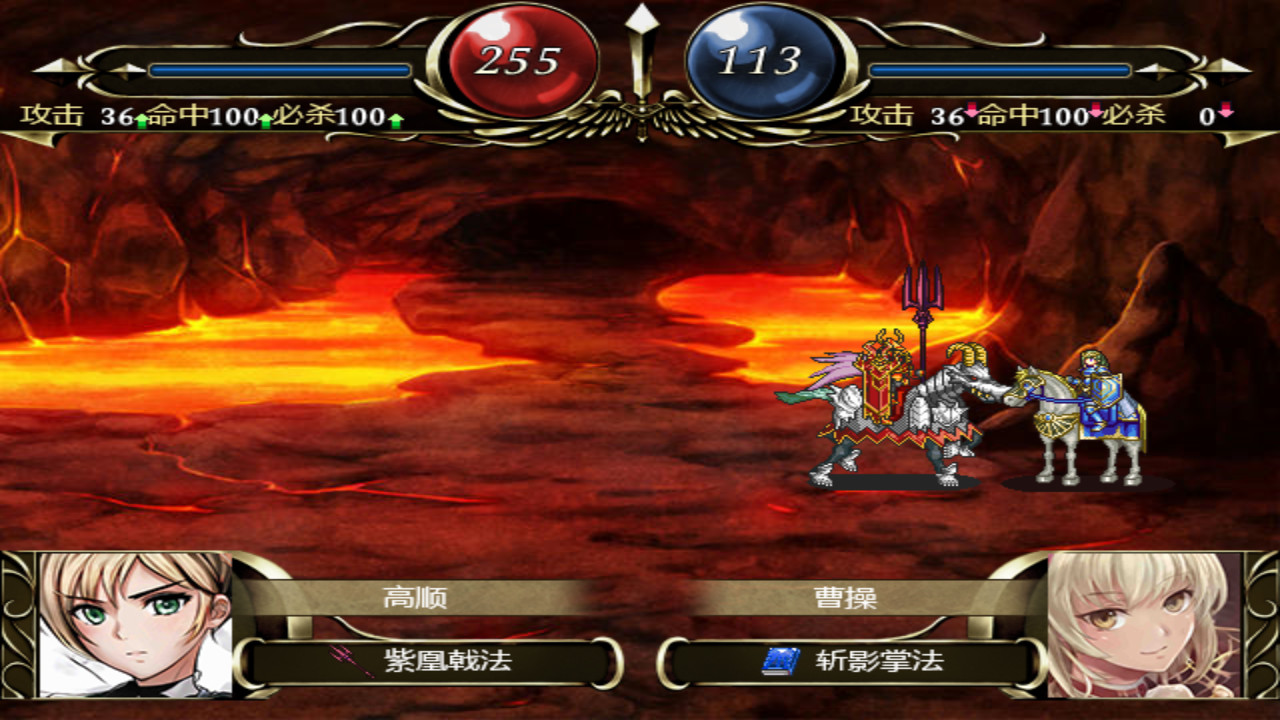
Task: Expand the 斩影掌法 skill bar
Action: tap(845, 660)
